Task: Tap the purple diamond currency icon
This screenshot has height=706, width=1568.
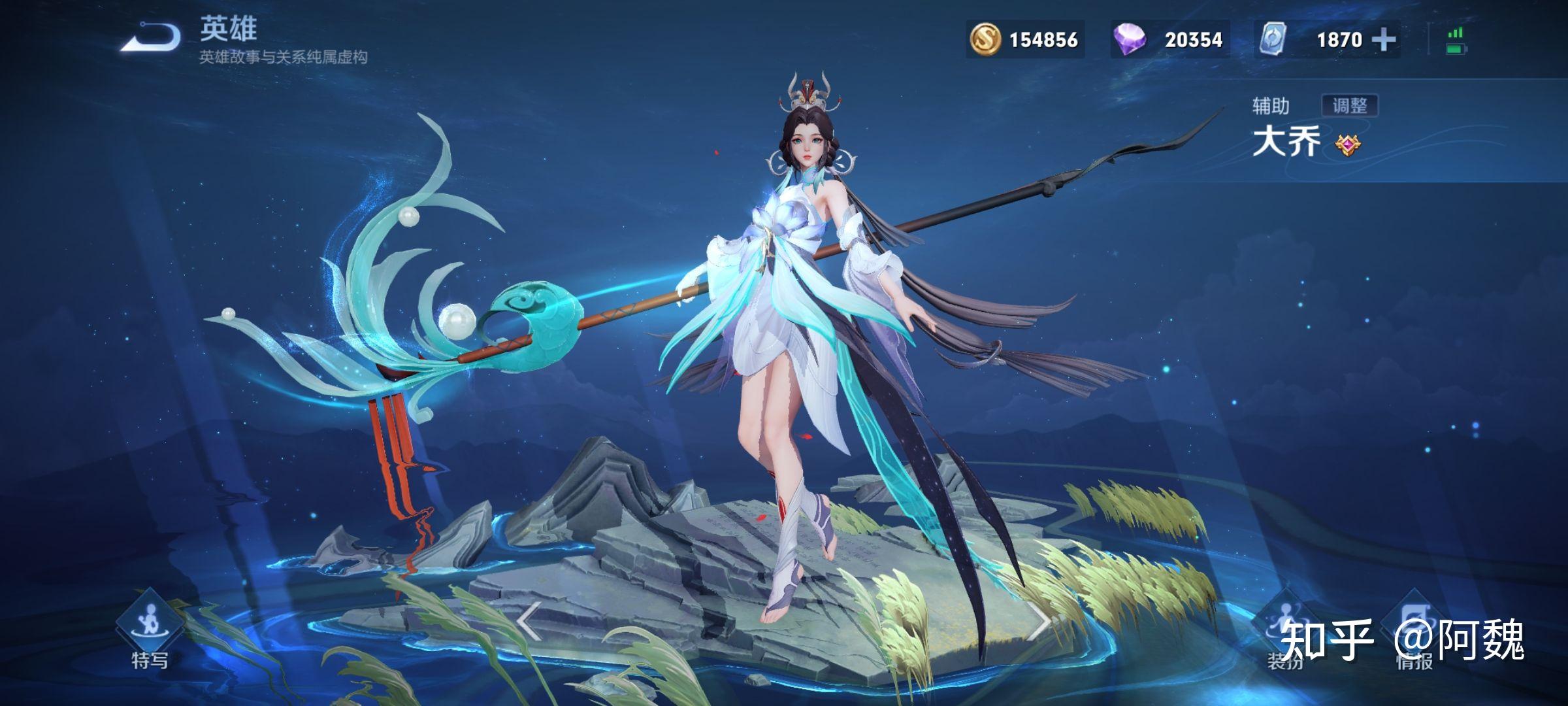Action: pos(1130,40)
